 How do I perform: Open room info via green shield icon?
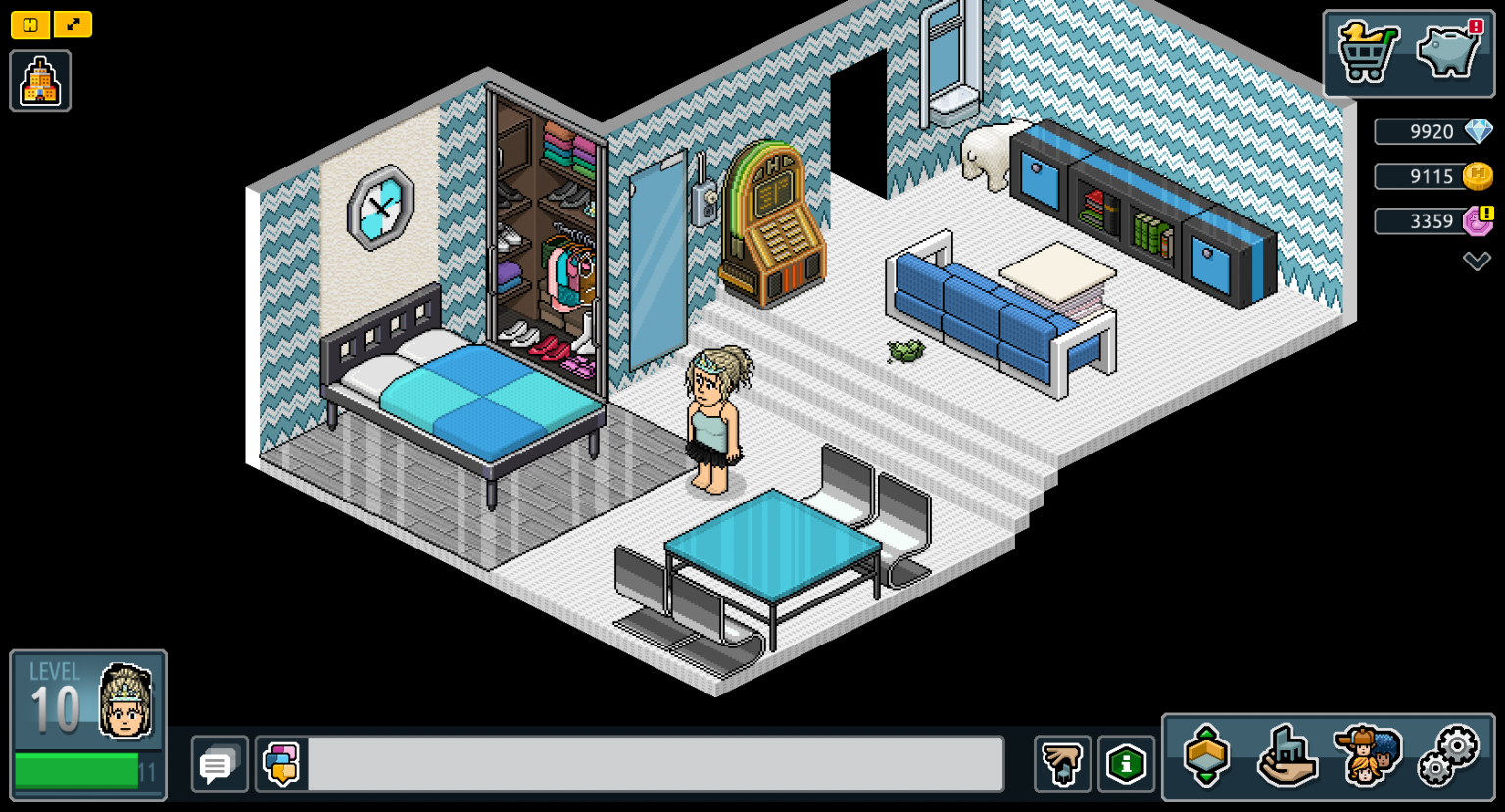pyautogui.click(x=1127, y=764)
